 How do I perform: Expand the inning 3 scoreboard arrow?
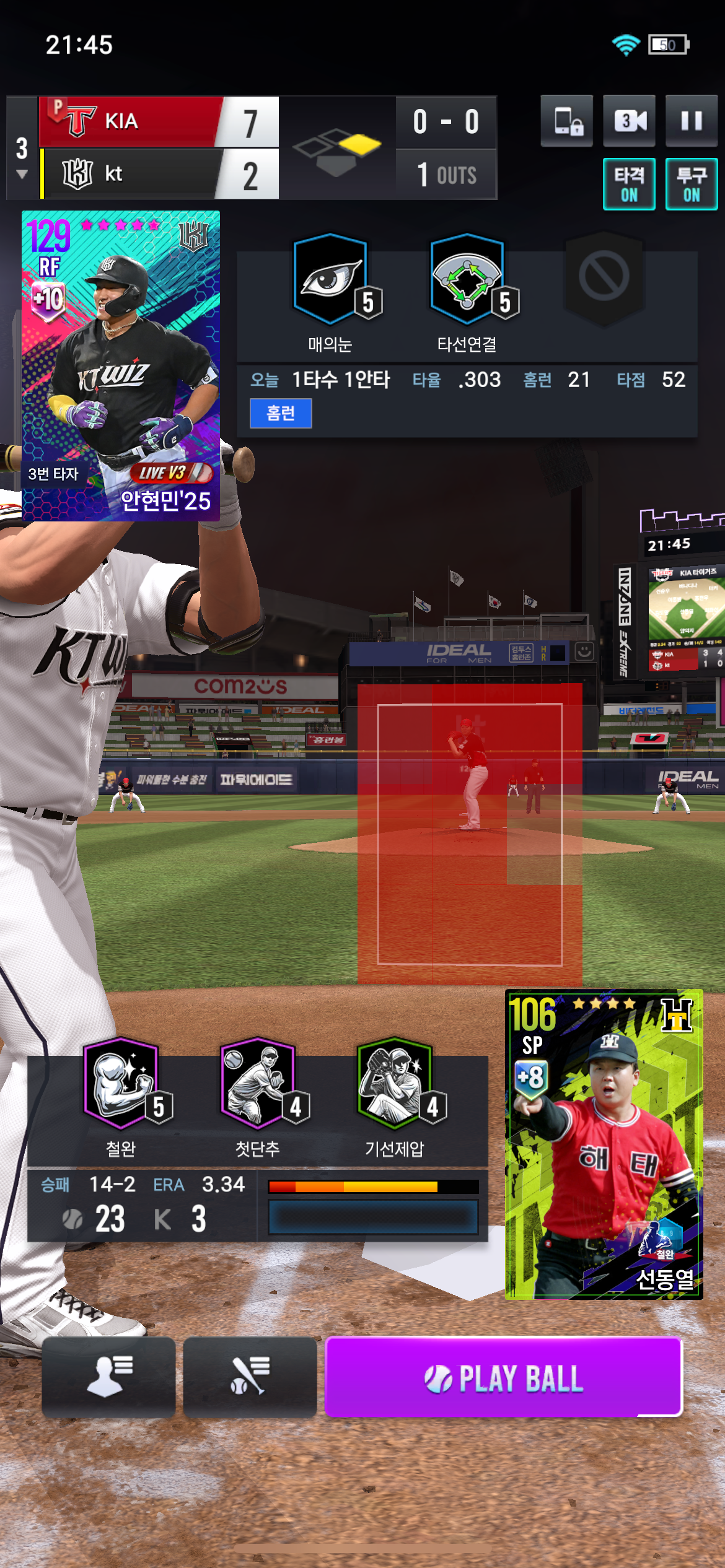tap(22, 174)
